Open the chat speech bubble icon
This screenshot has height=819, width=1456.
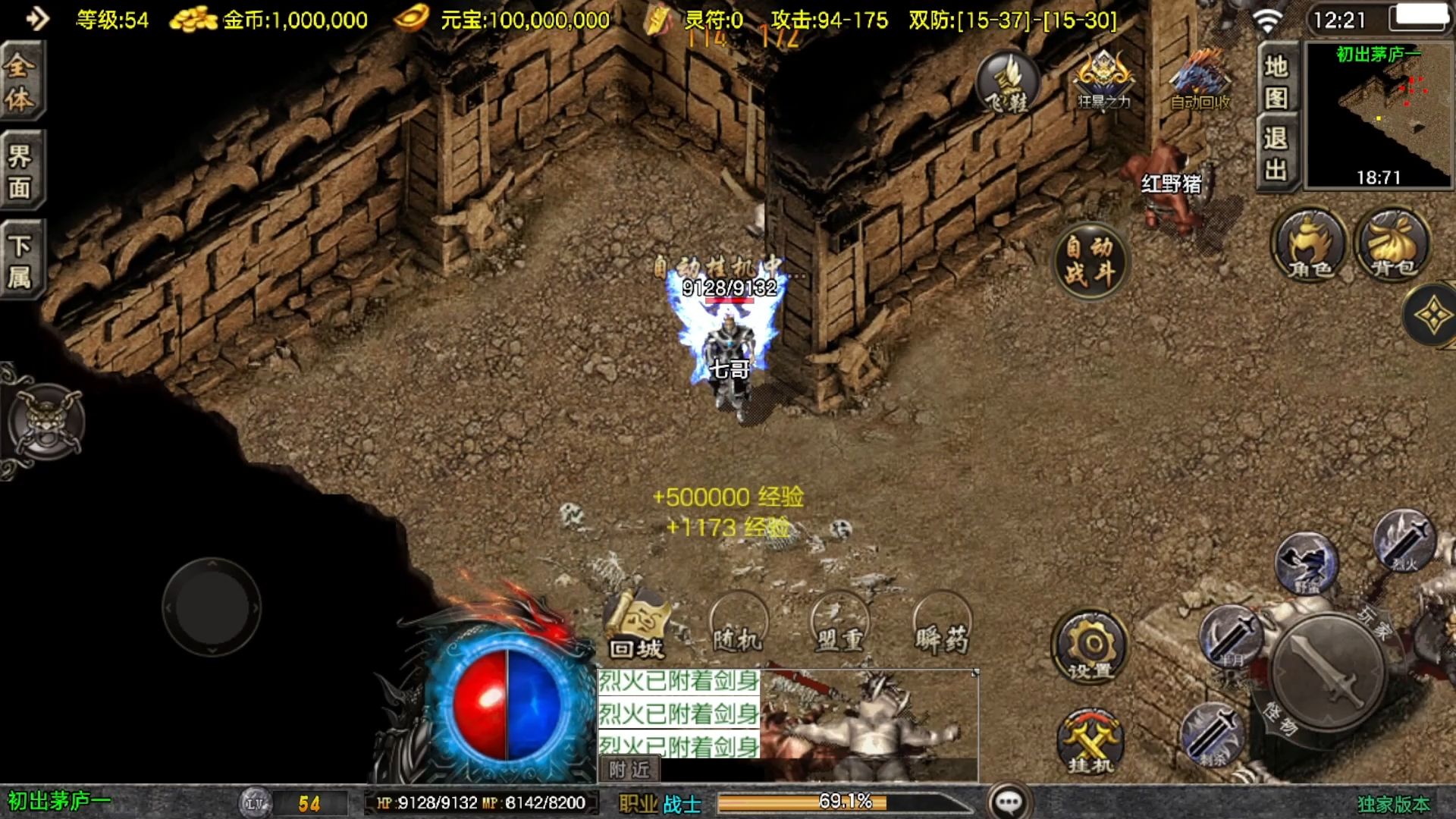tap(1009, 802)
